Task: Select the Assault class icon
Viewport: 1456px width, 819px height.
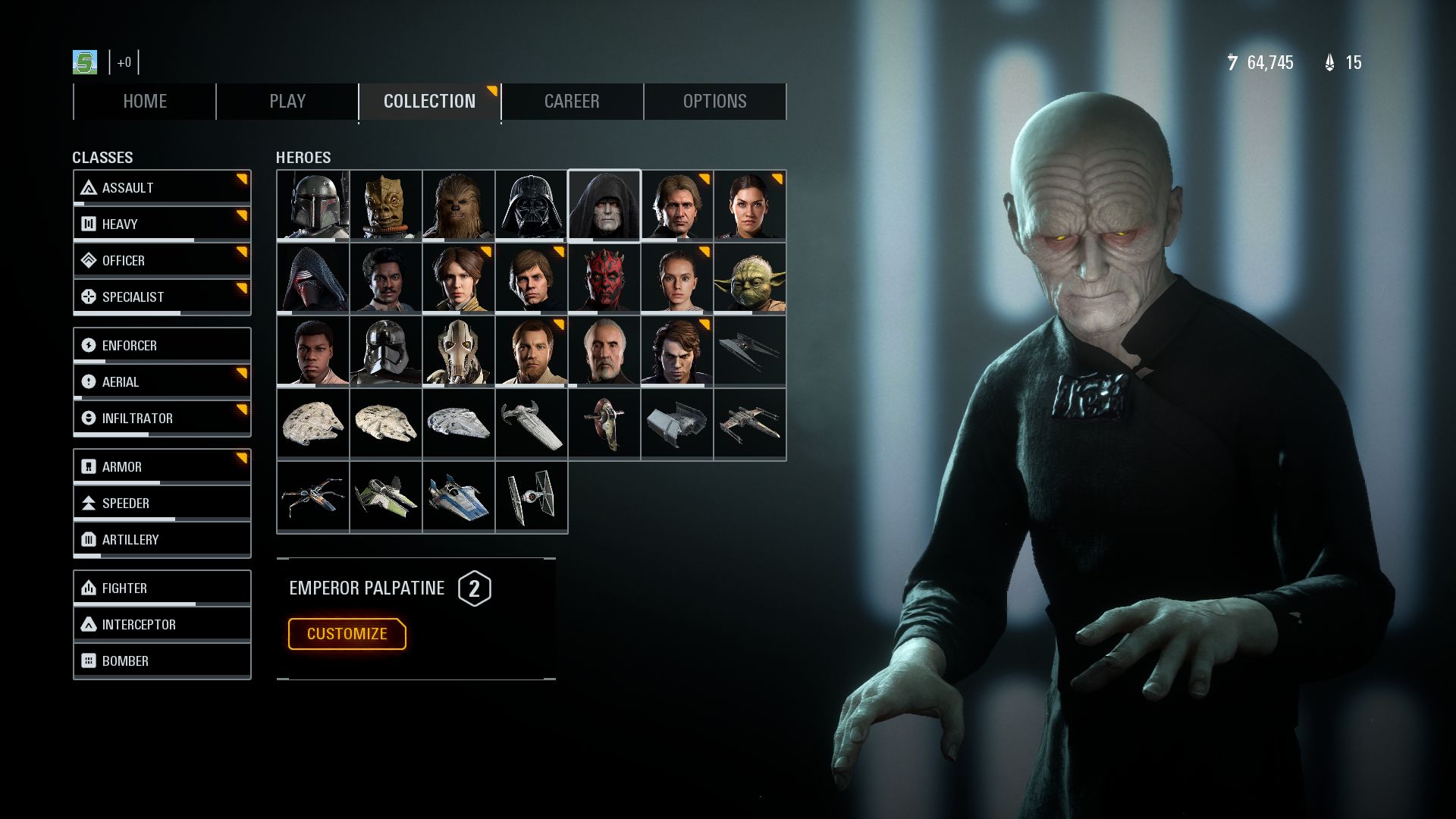Action: (90, 187)
